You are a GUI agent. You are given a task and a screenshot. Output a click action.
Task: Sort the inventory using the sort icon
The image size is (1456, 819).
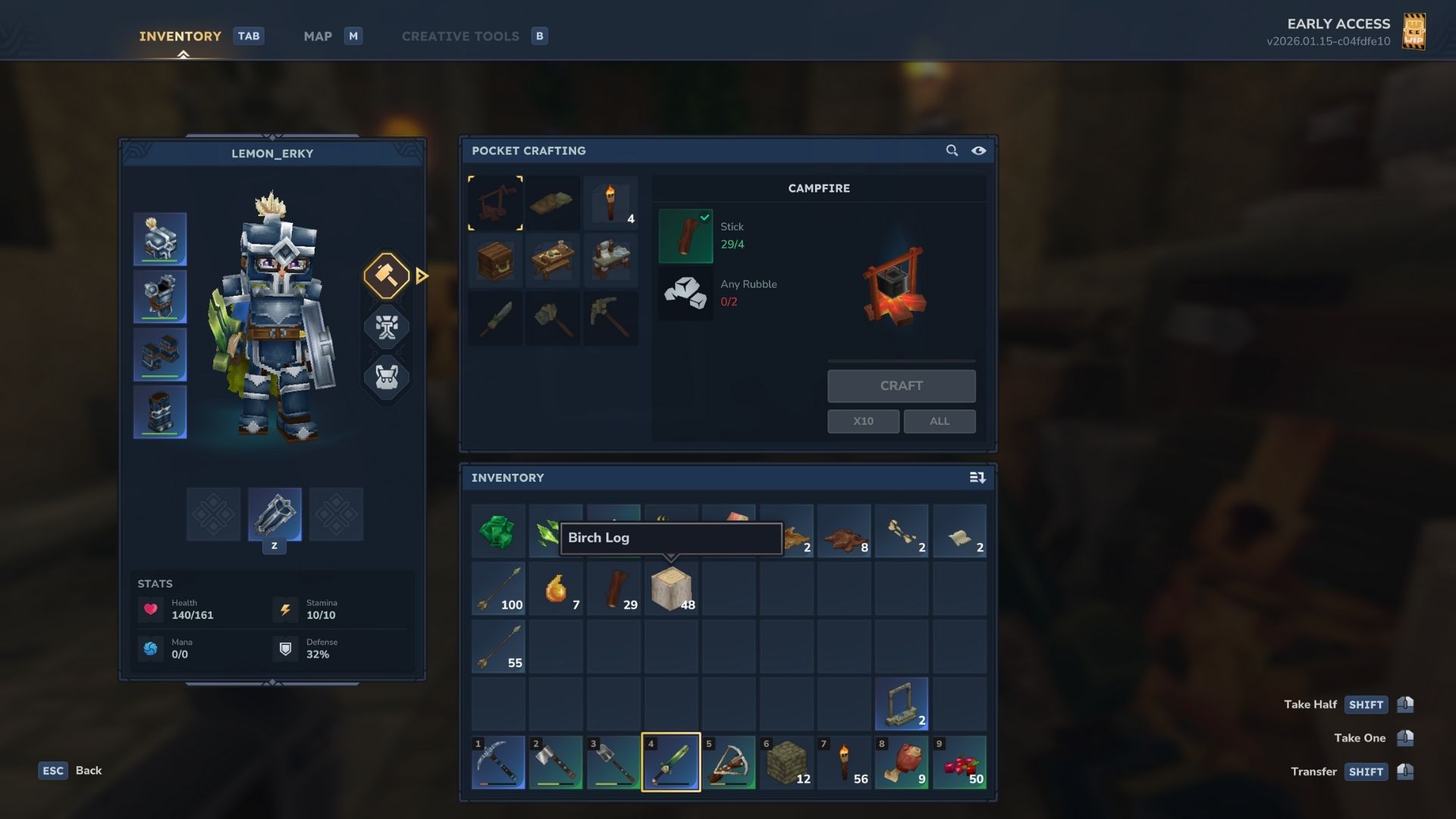(x=978, y=478)
